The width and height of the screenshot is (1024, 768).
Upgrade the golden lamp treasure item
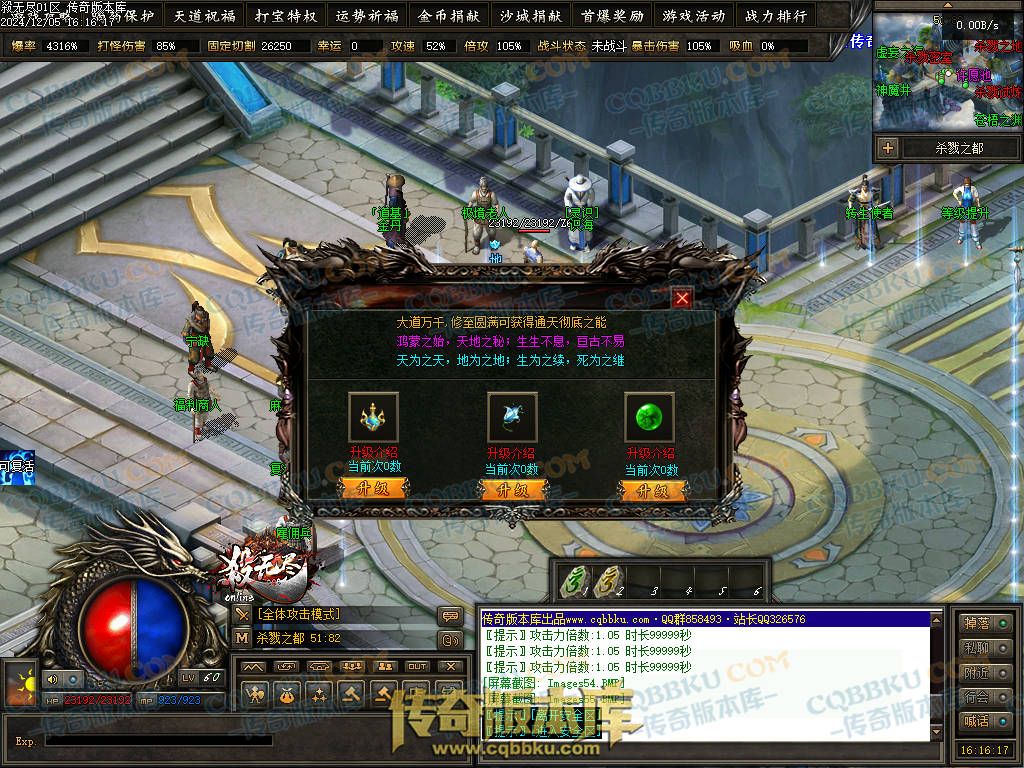coord(374,490)
